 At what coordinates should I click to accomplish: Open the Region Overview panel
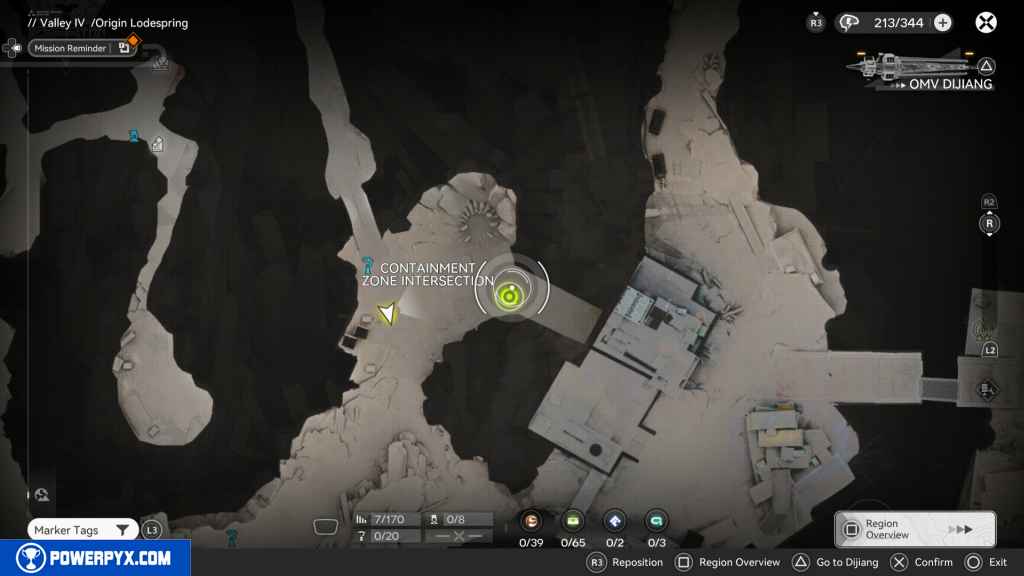pyautogui.click(x=914, y=529)
